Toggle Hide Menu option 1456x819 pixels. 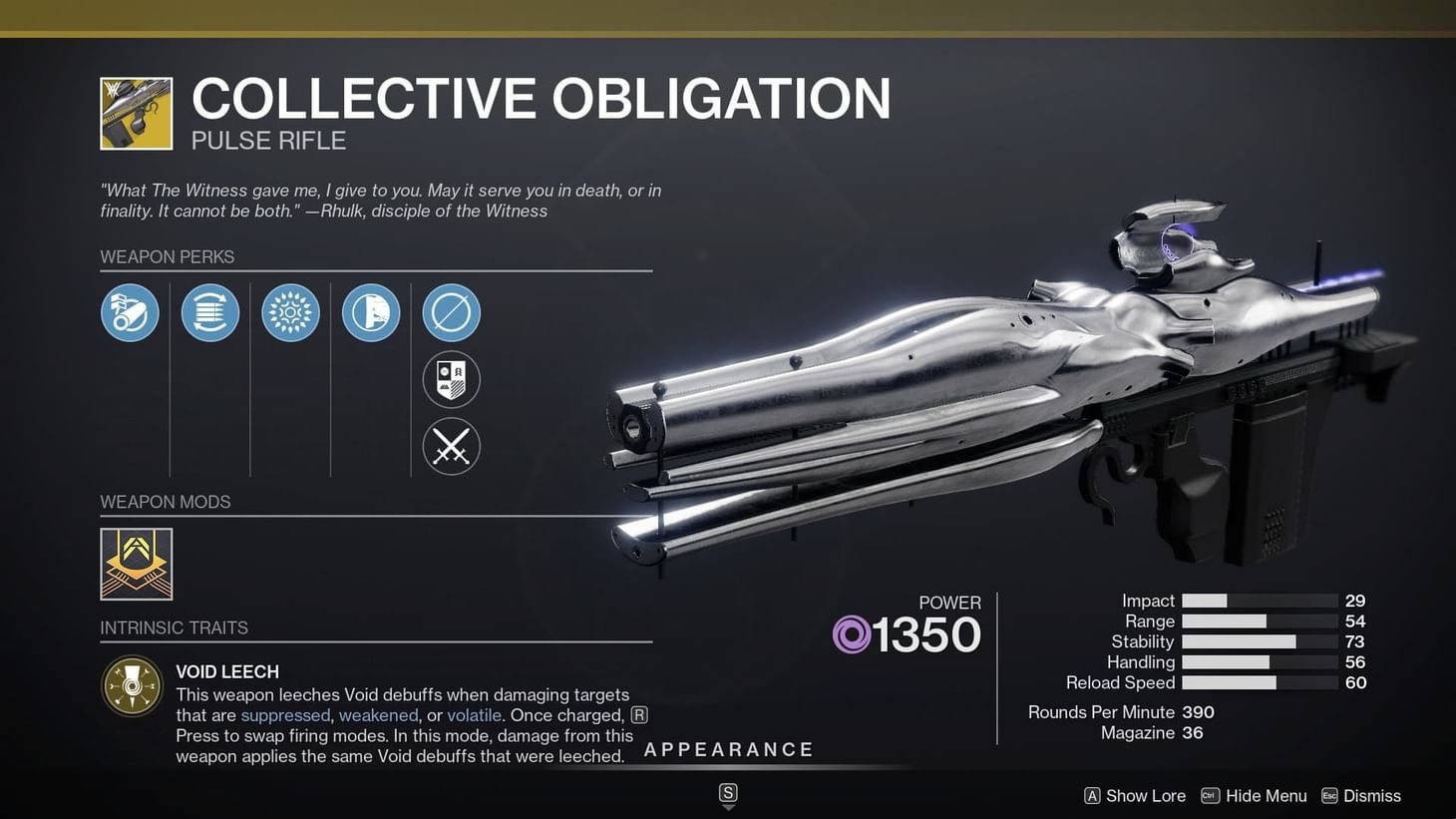pyautogui.click(x=1254, y=795)
